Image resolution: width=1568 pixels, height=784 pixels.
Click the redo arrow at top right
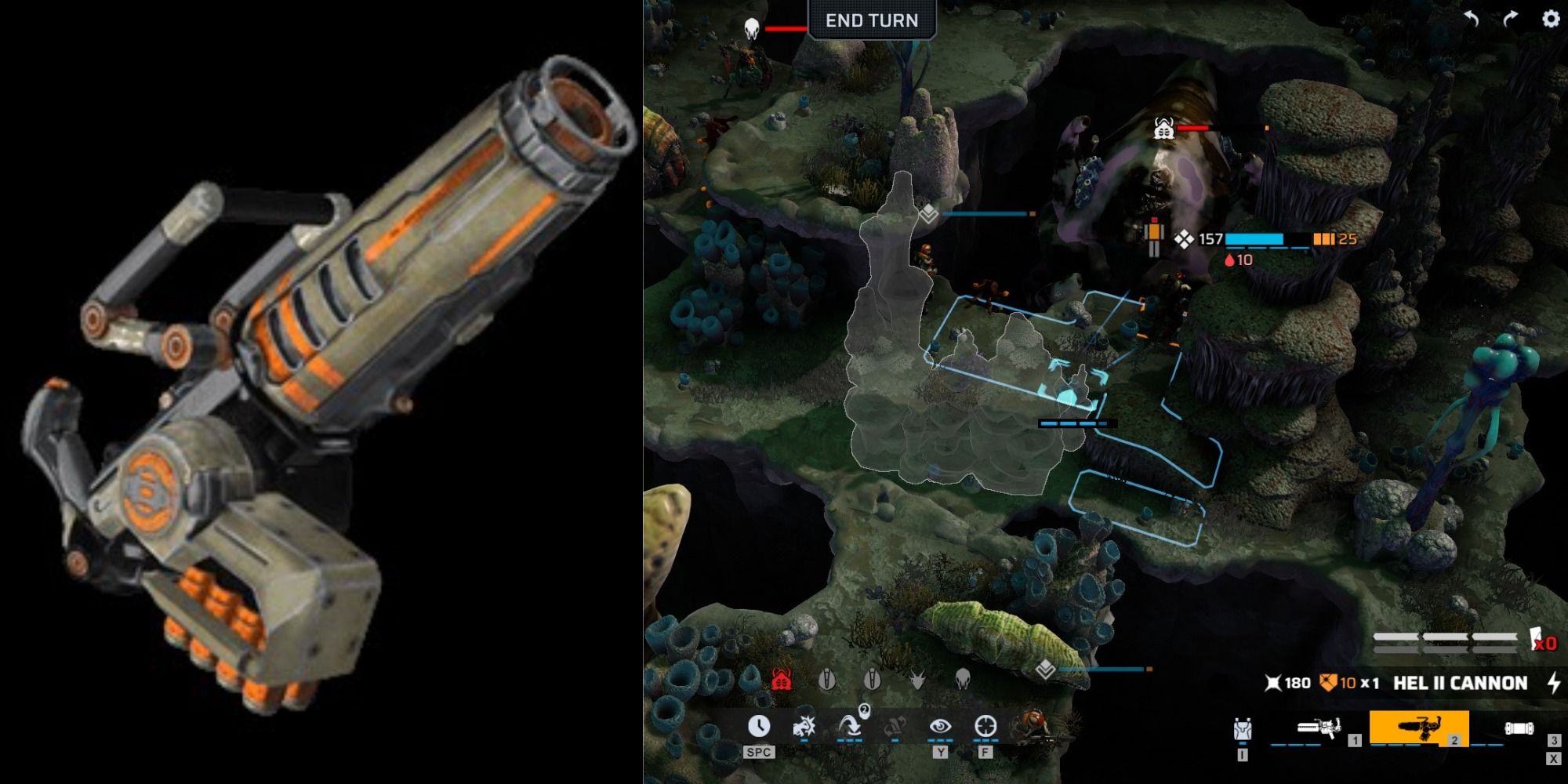tap(1512, 16)
